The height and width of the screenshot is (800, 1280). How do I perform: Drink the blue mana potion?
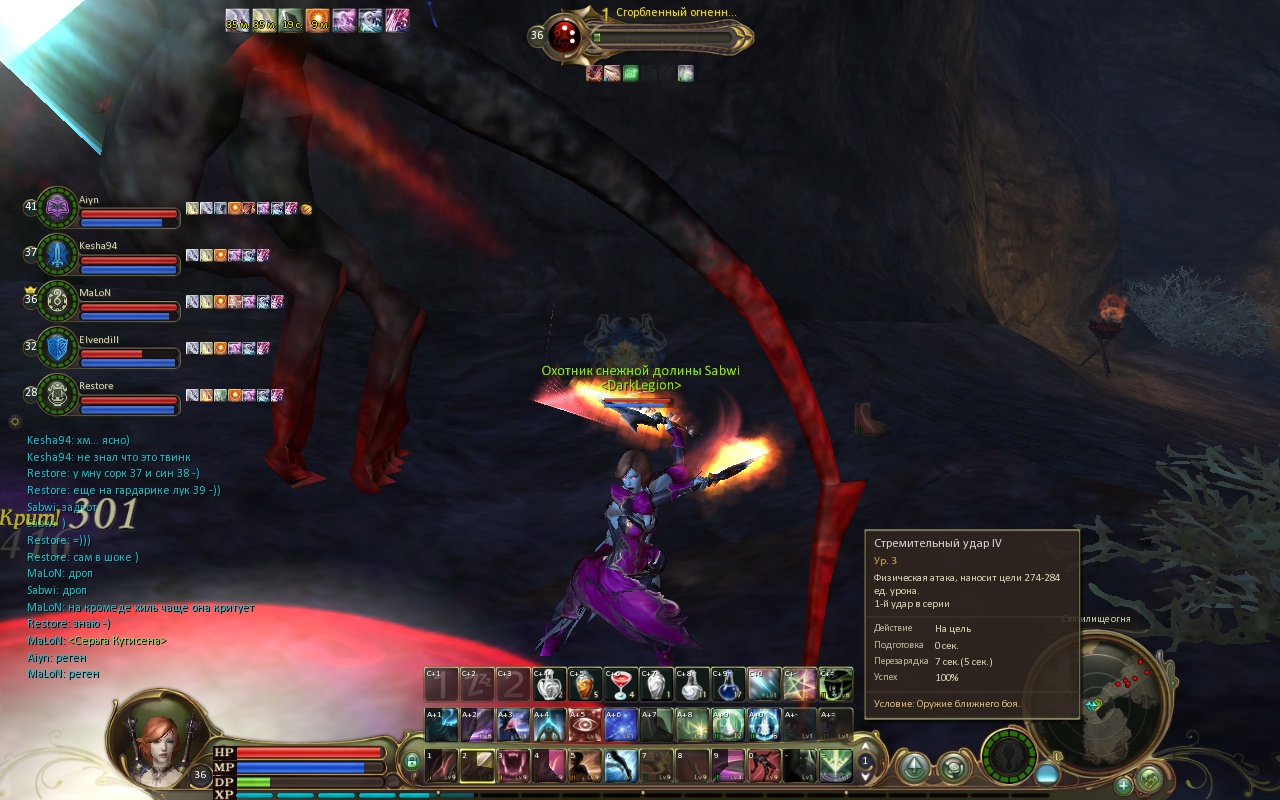[x=729, y=684]
